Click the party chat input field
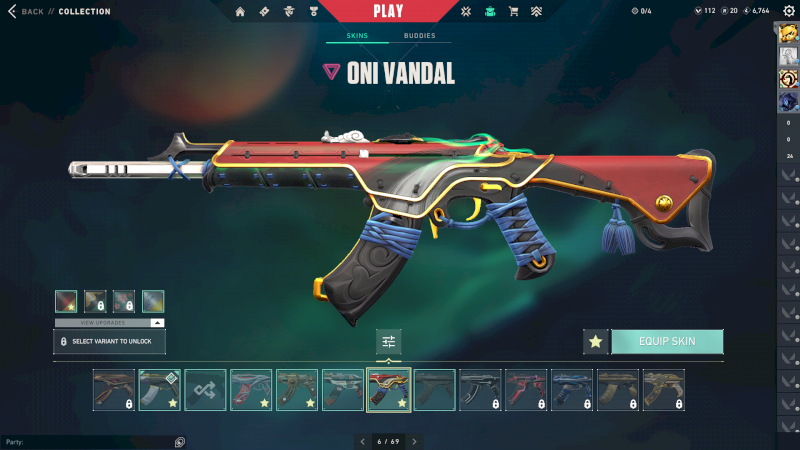This screenshot has height=450, width=800. 85,441
